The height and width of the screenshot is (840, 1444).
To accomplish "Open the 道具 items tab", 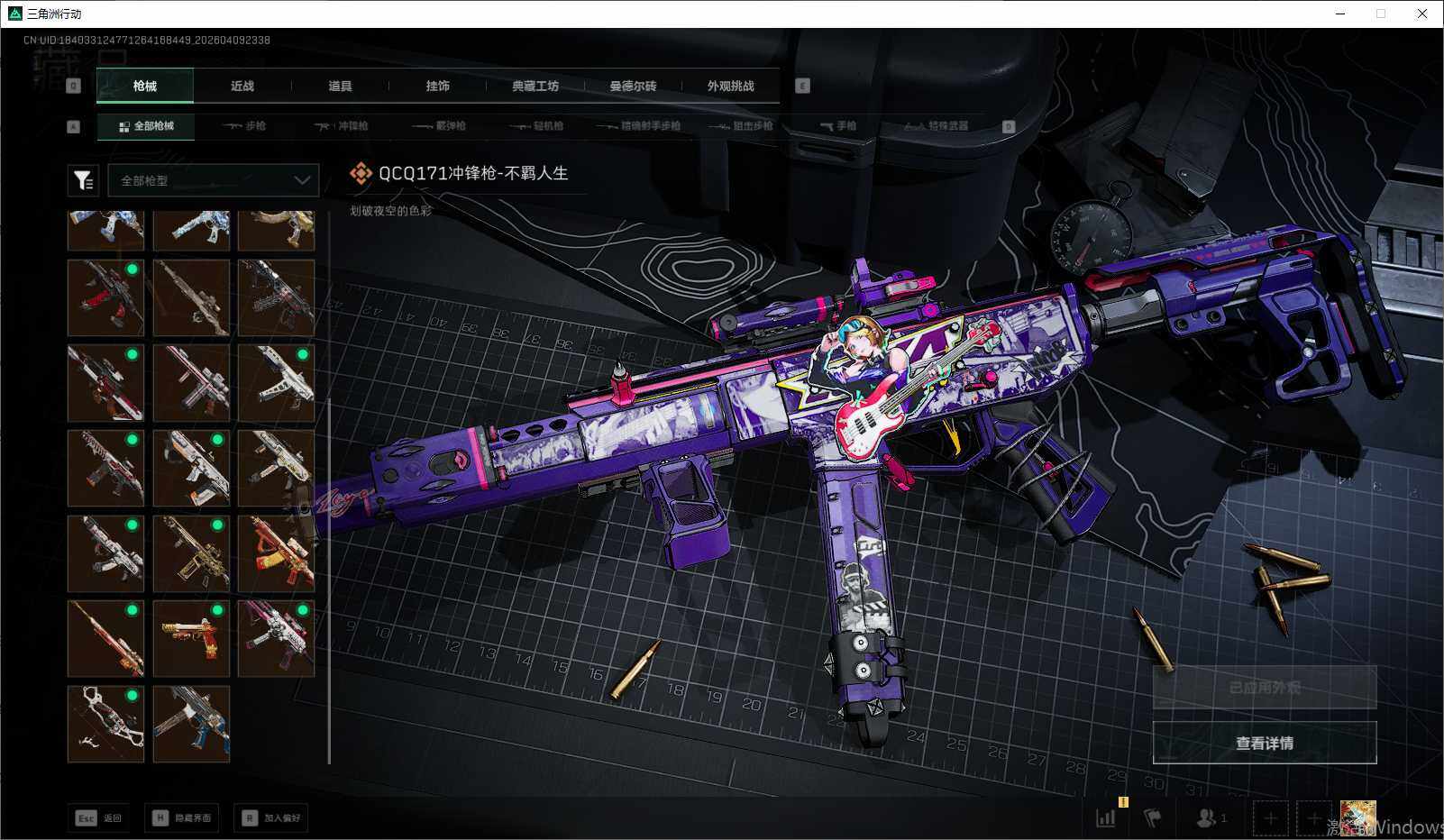I will [x=340, y=87].
